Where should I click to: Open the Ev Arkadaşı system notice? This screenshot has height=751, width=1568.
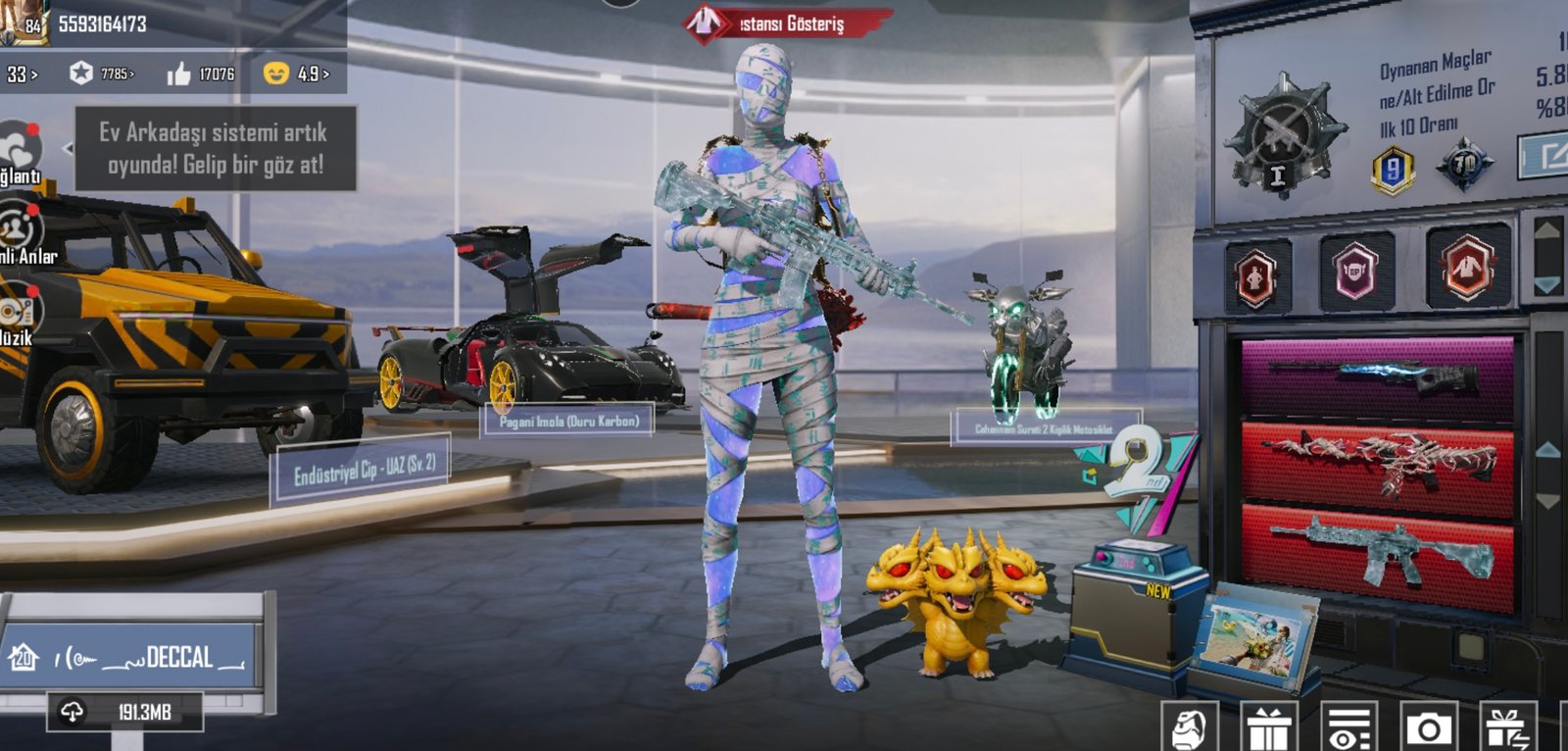point(215,149)
